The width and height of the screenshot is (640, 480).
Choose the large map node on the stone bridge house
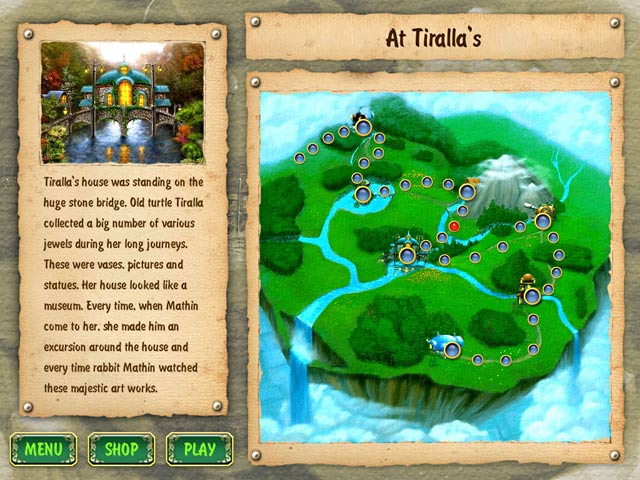(407, 256)
